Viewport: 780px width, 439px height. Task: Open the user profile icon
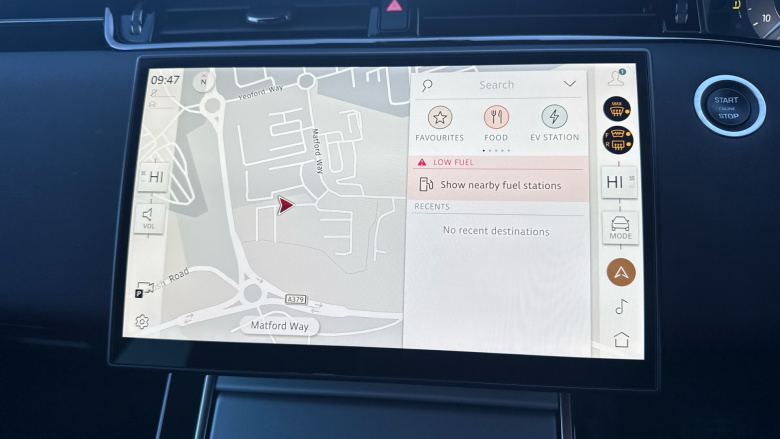coord(616,78)
